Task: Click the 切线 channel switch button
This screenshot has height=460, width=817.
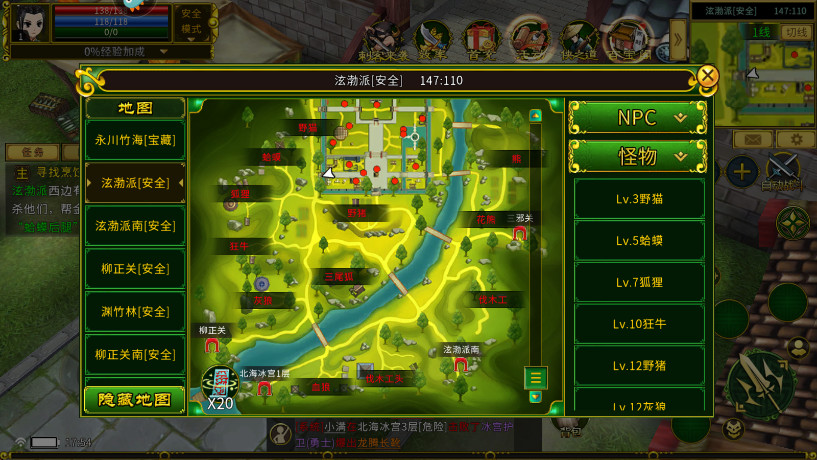Action: tap(796, 32)
